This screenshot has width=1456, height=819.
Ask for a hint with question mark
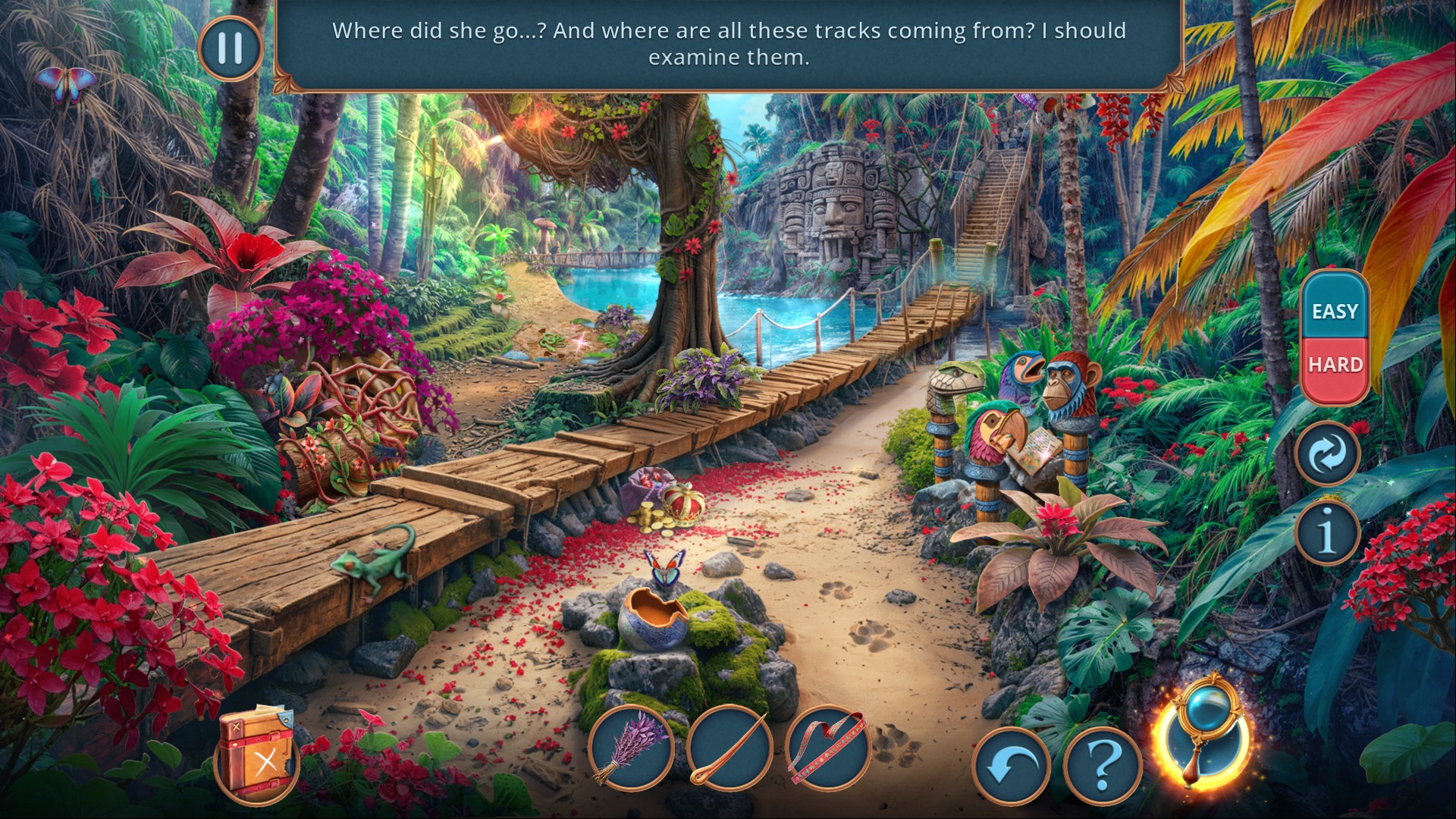click(x=1103, y=766)
